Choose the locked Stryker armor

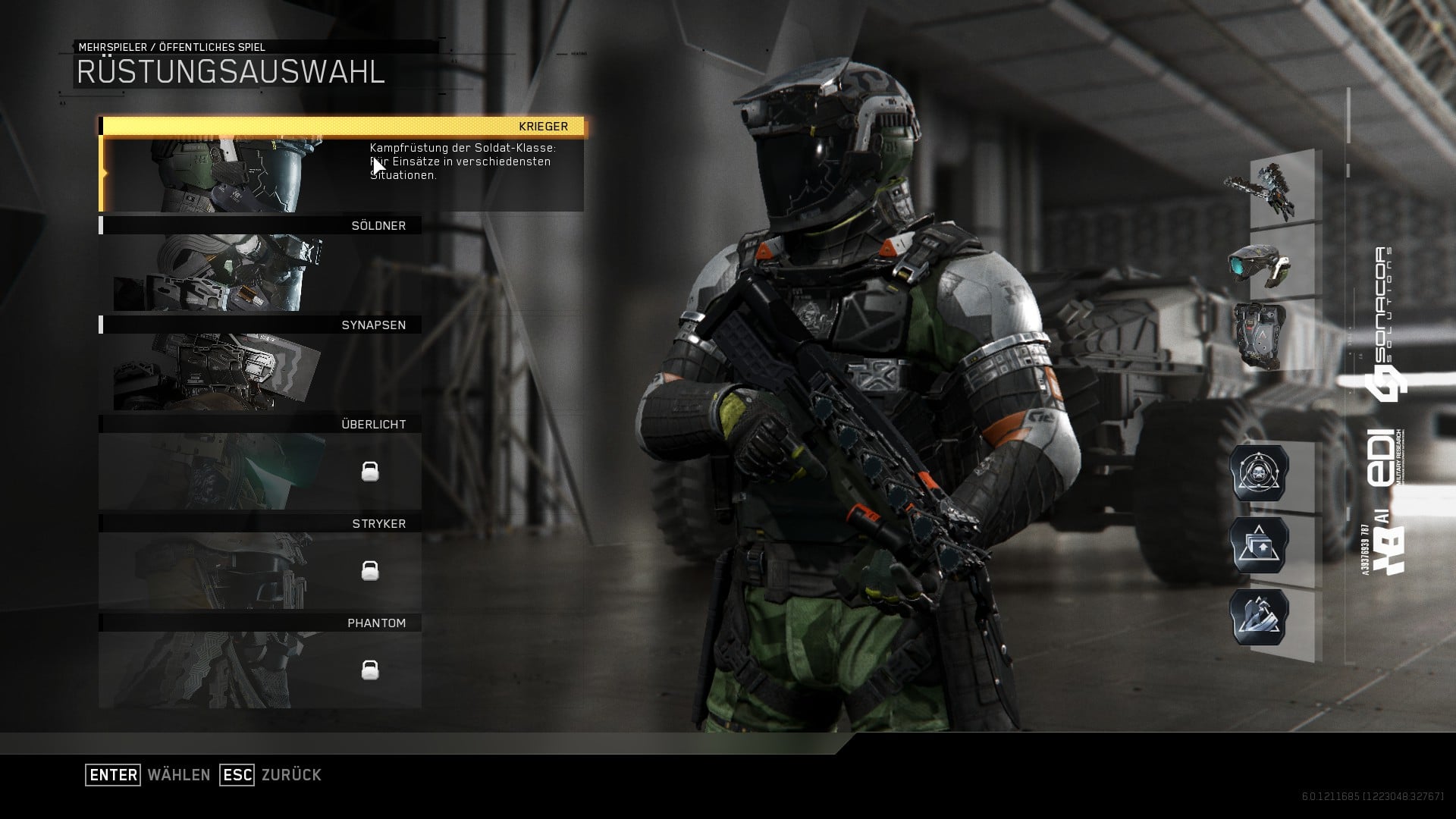(x=260, y=563)
